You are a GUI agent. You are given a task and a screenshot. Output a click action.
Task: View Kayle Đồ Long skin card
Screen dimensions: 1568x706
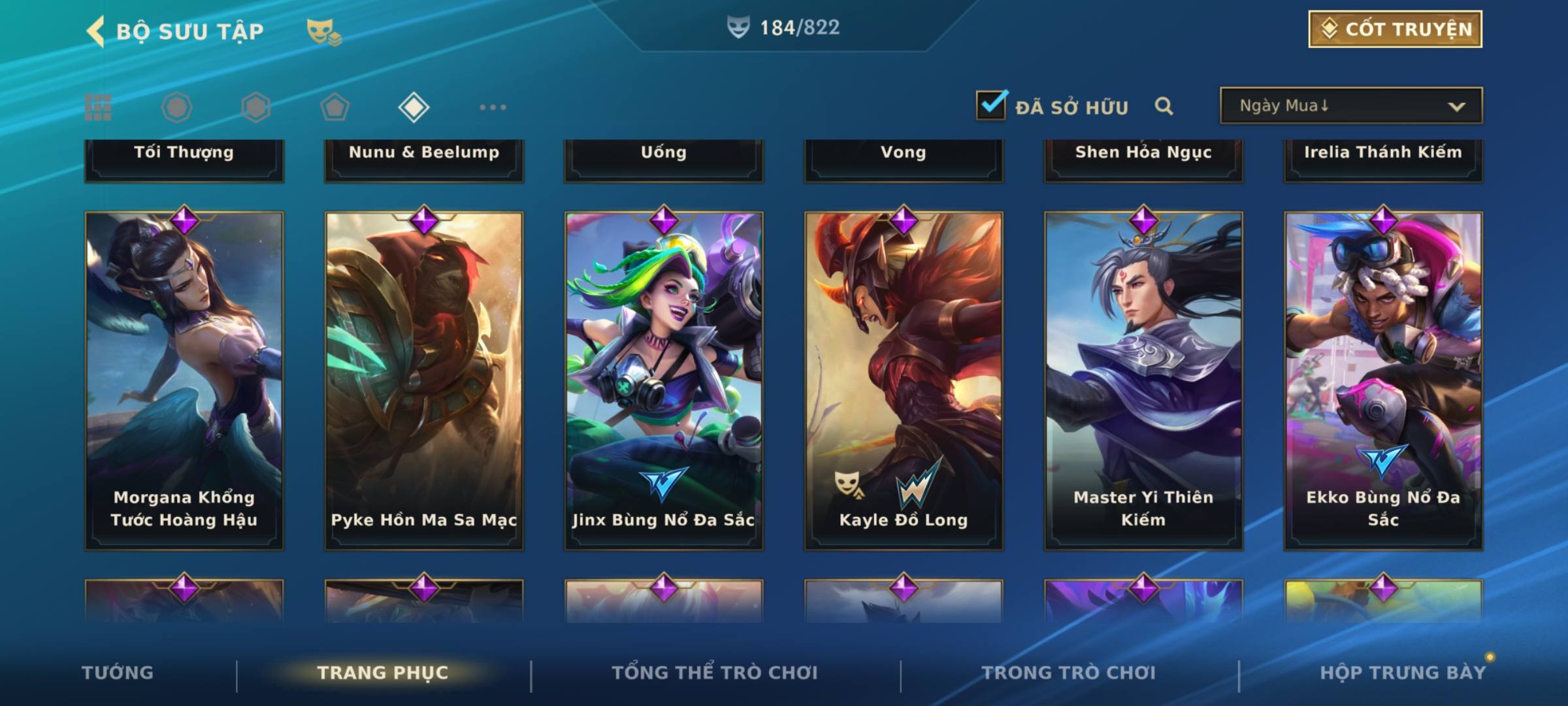pyautogui.click(x=904, y=380)
